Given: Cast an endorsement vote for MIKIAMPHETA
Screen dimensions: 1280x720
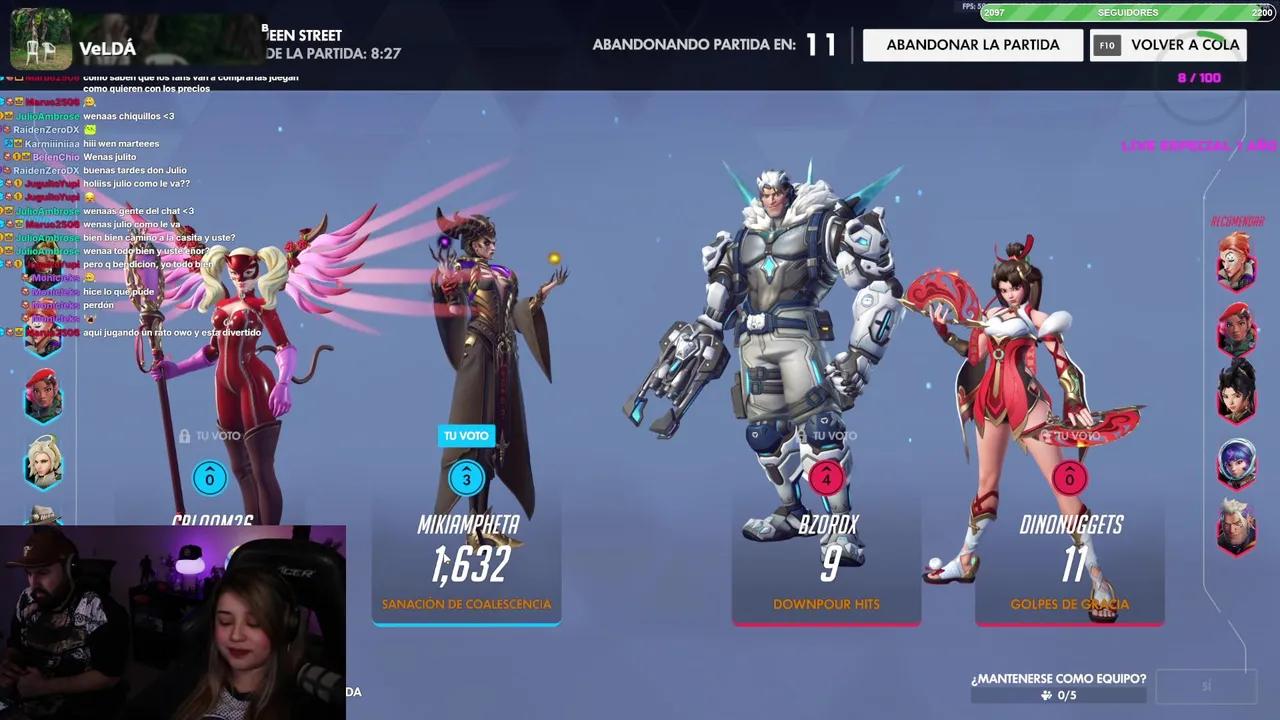Looking at the screenshot, I should (466, 479).
